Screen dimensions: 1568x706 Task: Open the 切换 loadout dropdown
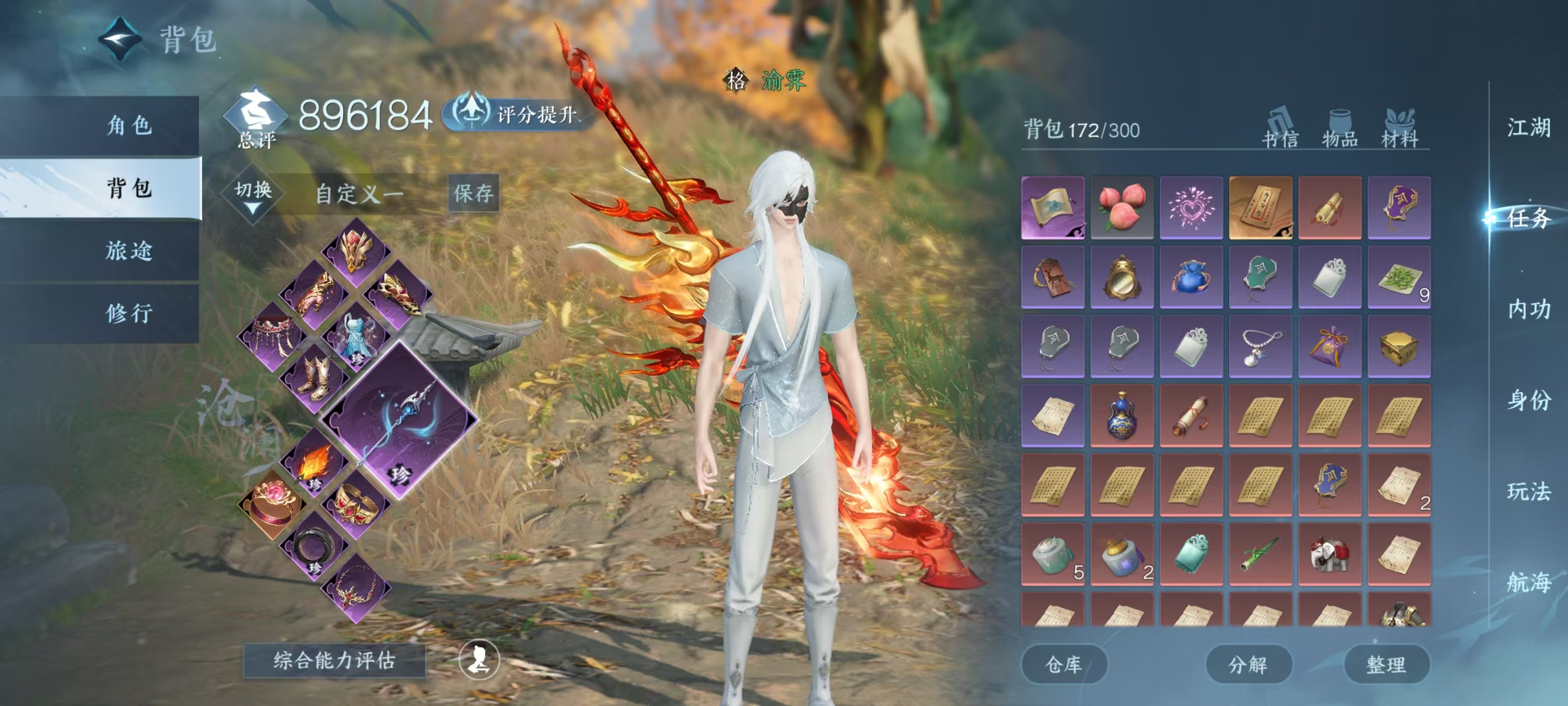pos(253,195)
